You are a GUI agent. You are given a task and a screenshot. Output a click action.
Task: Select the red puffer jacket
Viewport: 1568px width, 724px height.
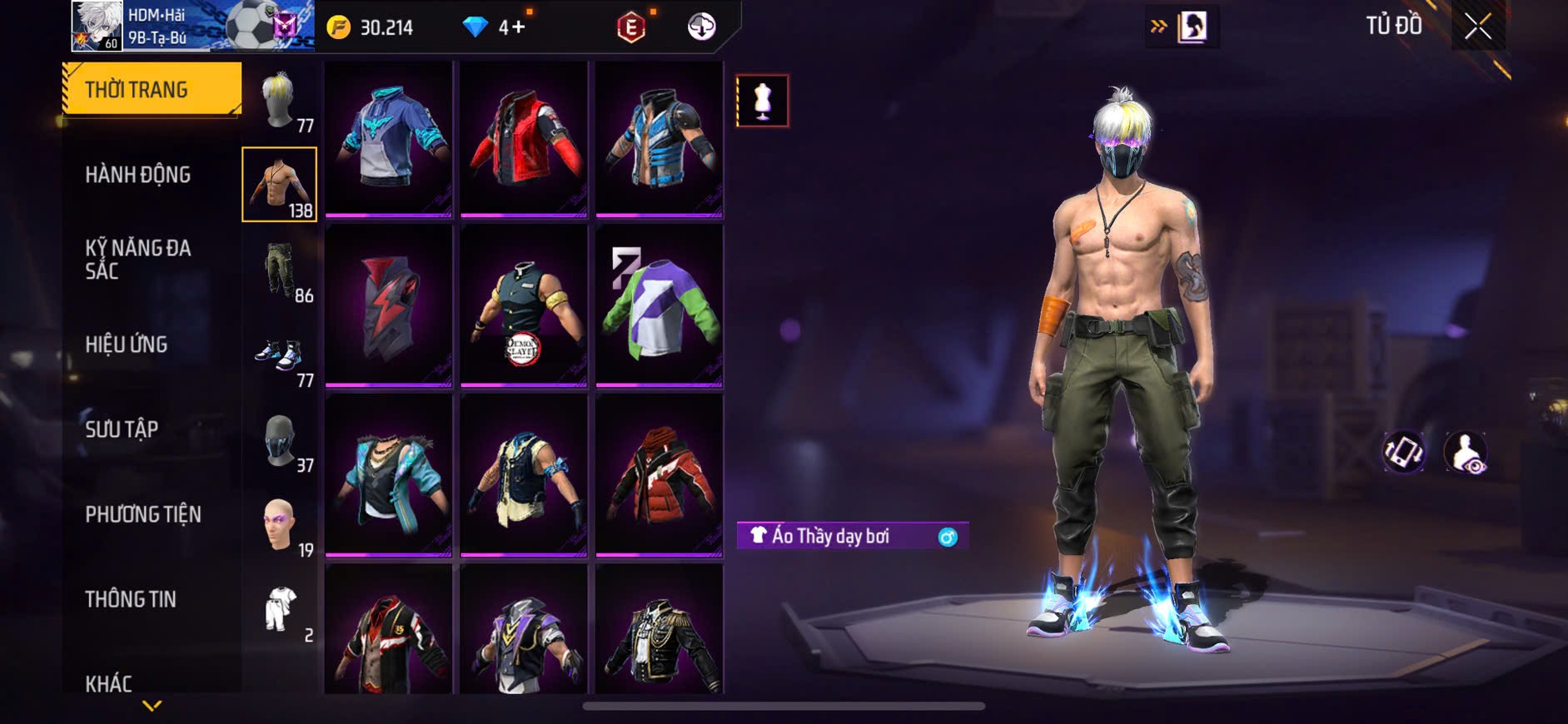coord(659,474)
